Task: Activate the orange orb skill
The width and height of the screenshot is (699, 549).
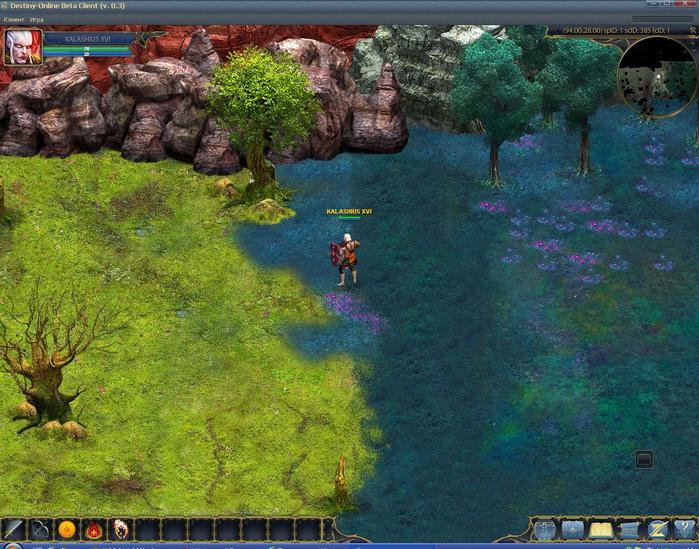Action: tap(67, 529)
